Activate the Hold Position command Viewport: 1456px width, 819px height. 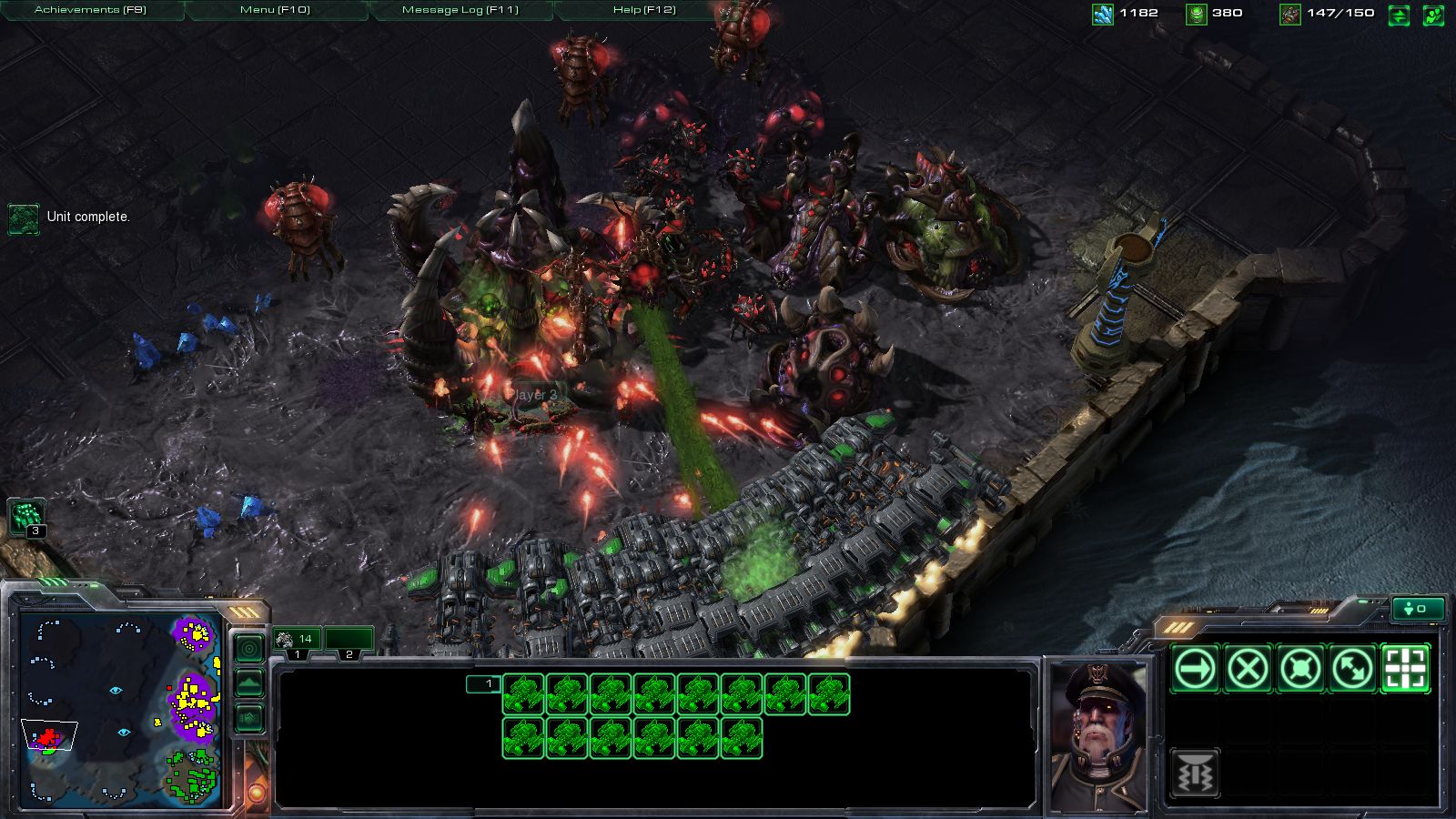(x=1301, y=670)
